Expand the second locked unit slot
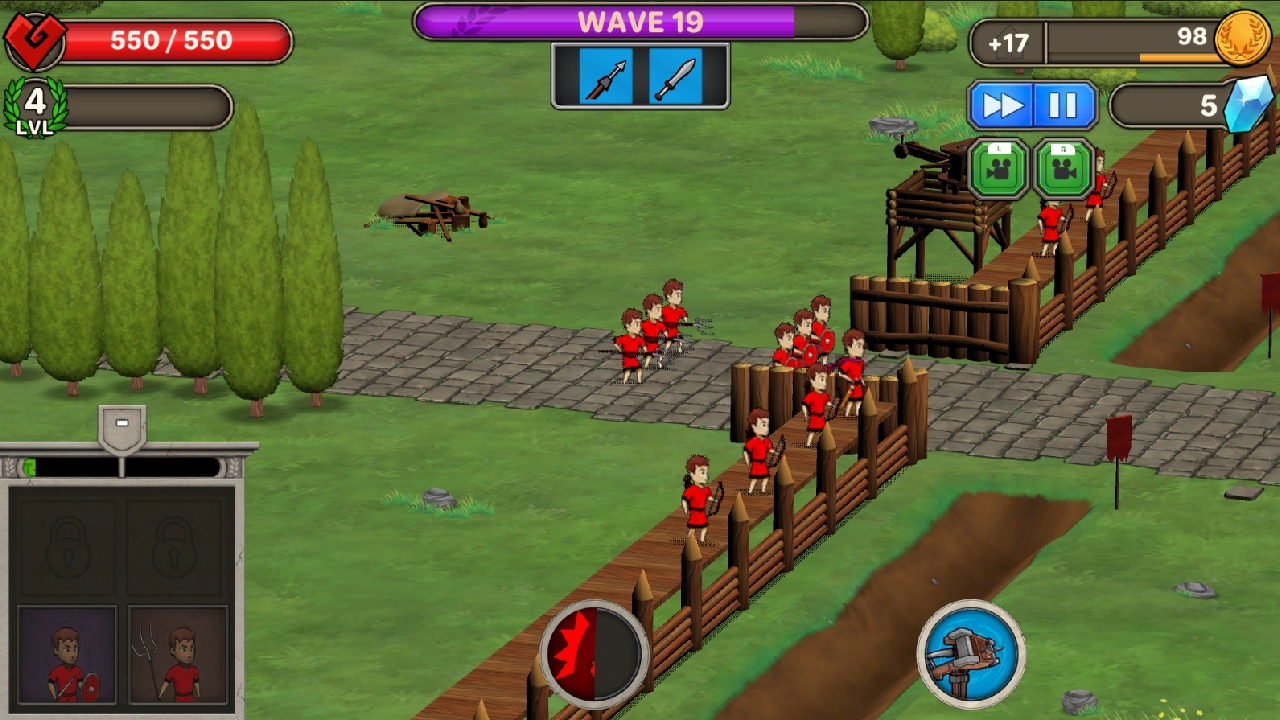The image size is (1280, 720). [176, 545]
